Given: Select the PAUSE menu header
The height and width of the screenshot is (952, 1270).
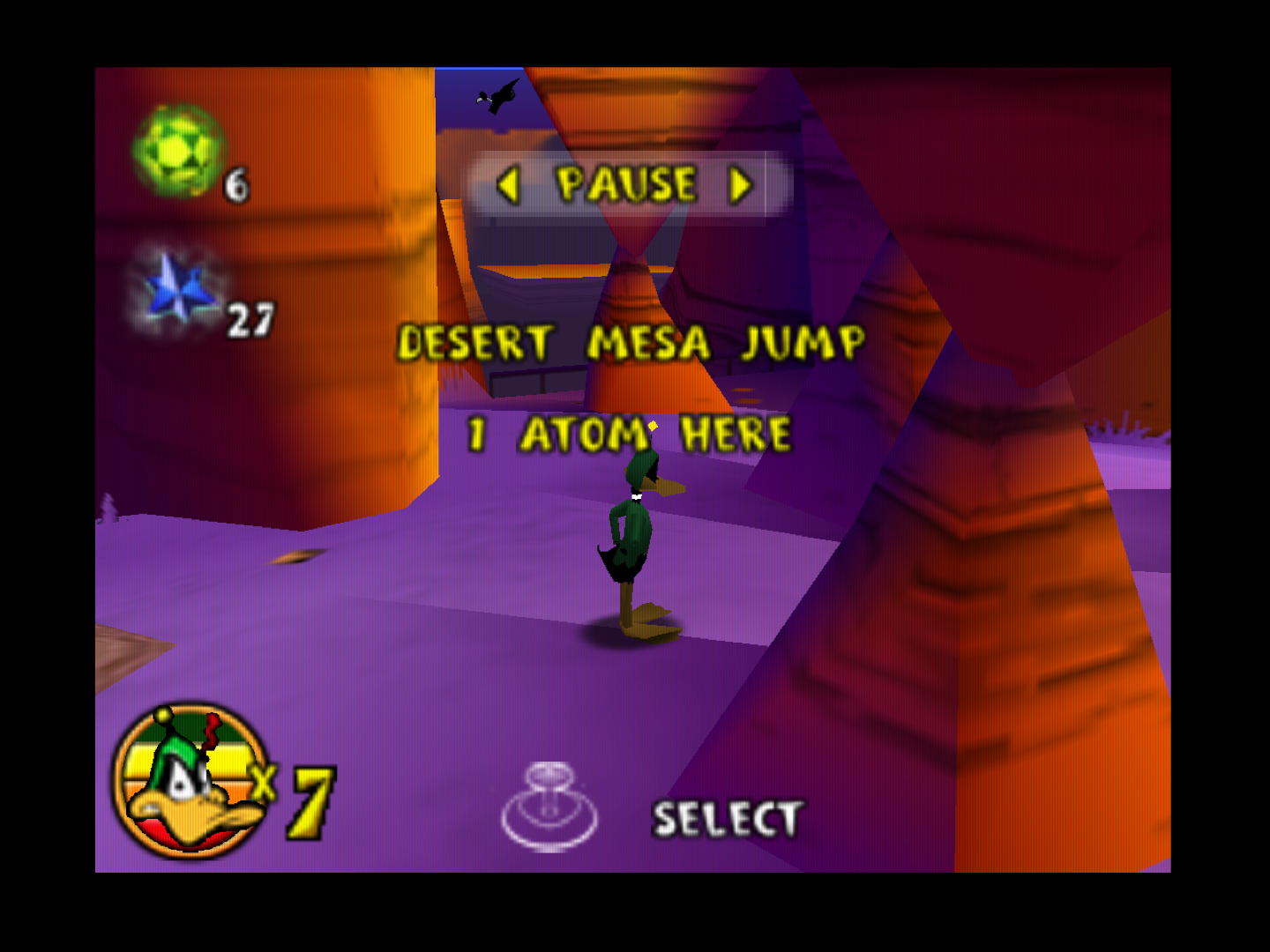Looking at the screenshot, I should [626, 185].
